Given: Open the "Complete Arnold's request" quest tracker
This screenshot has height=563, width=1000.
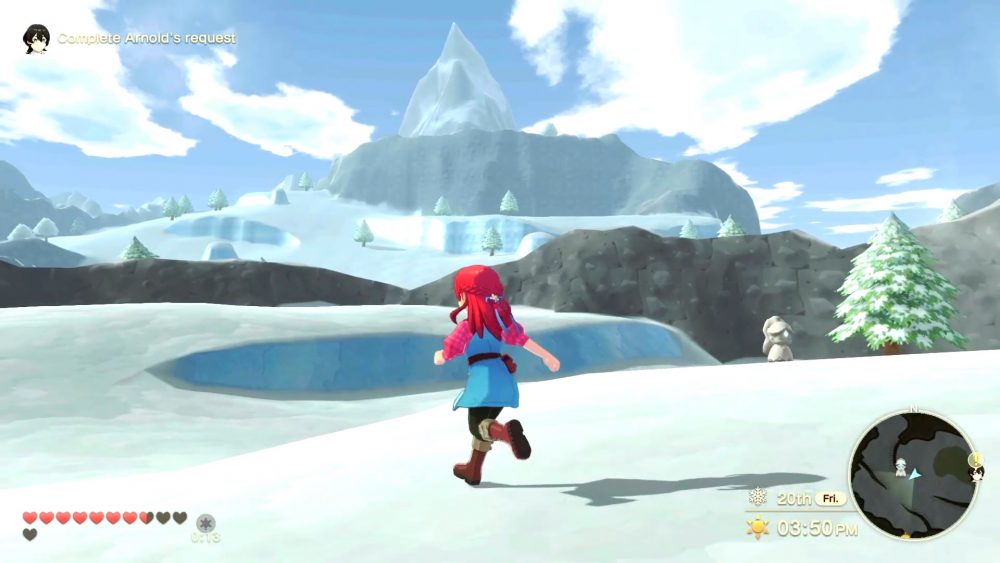Looking at the screenshot, I should coord(146,38).
